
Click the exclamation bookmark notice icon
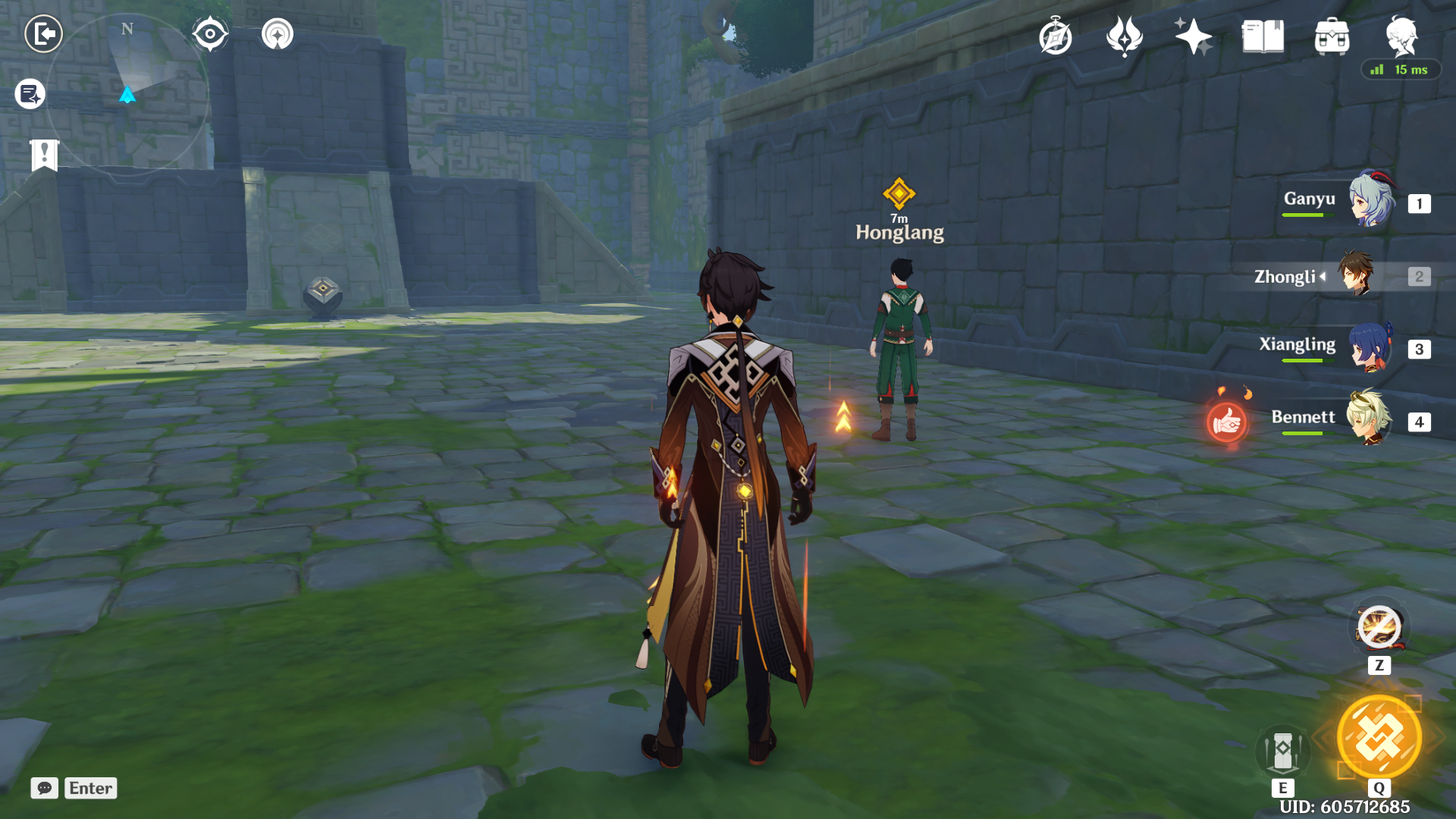pyautogui.click(x=44, y=155)
